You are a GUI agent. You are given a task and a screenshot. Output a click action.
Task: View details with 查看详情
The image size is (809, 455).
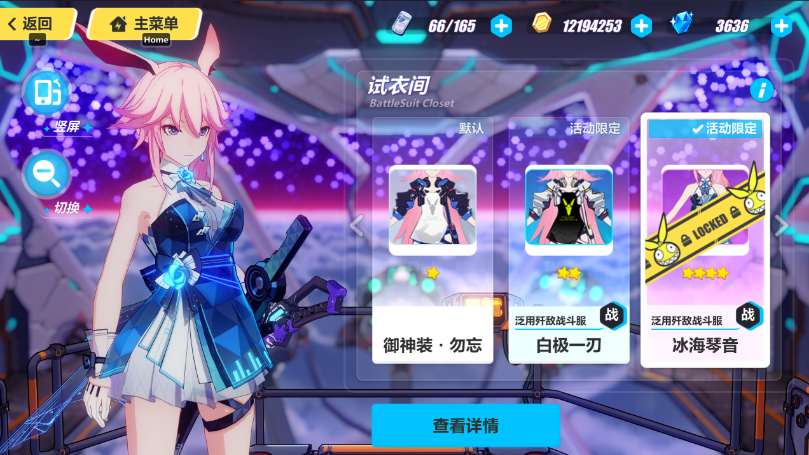point(465,425)
